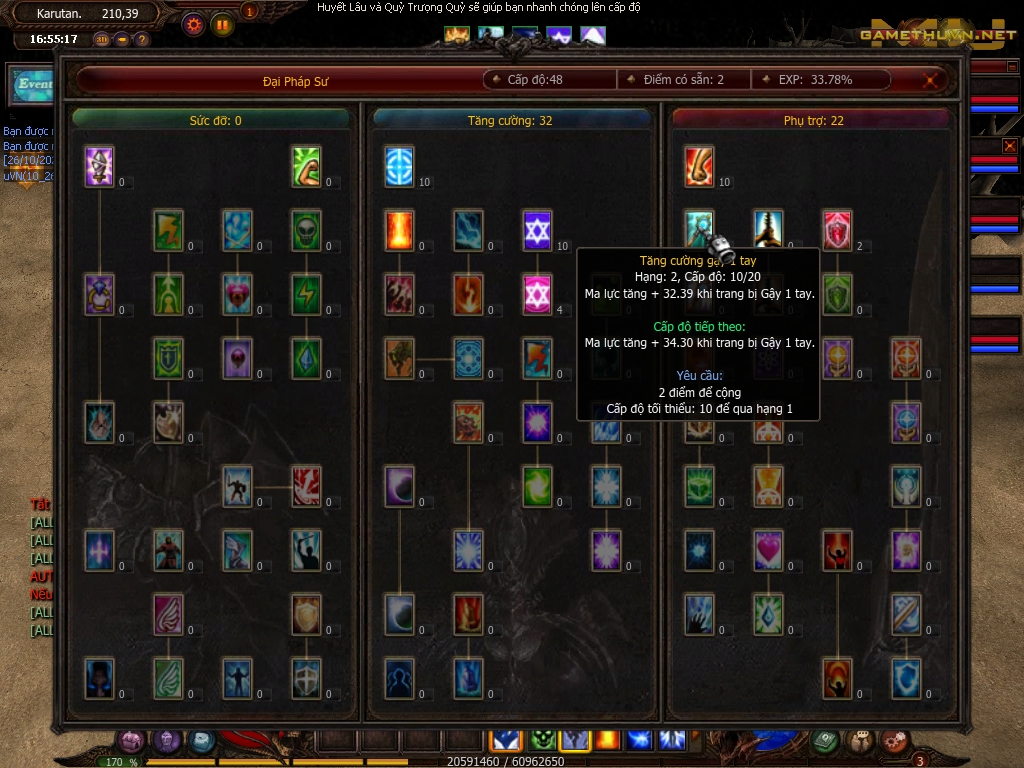The height and width of the screenshot is (768, 1024).
Task: Select the flexing arm skill icon
Action: click(x=306, y=166)
